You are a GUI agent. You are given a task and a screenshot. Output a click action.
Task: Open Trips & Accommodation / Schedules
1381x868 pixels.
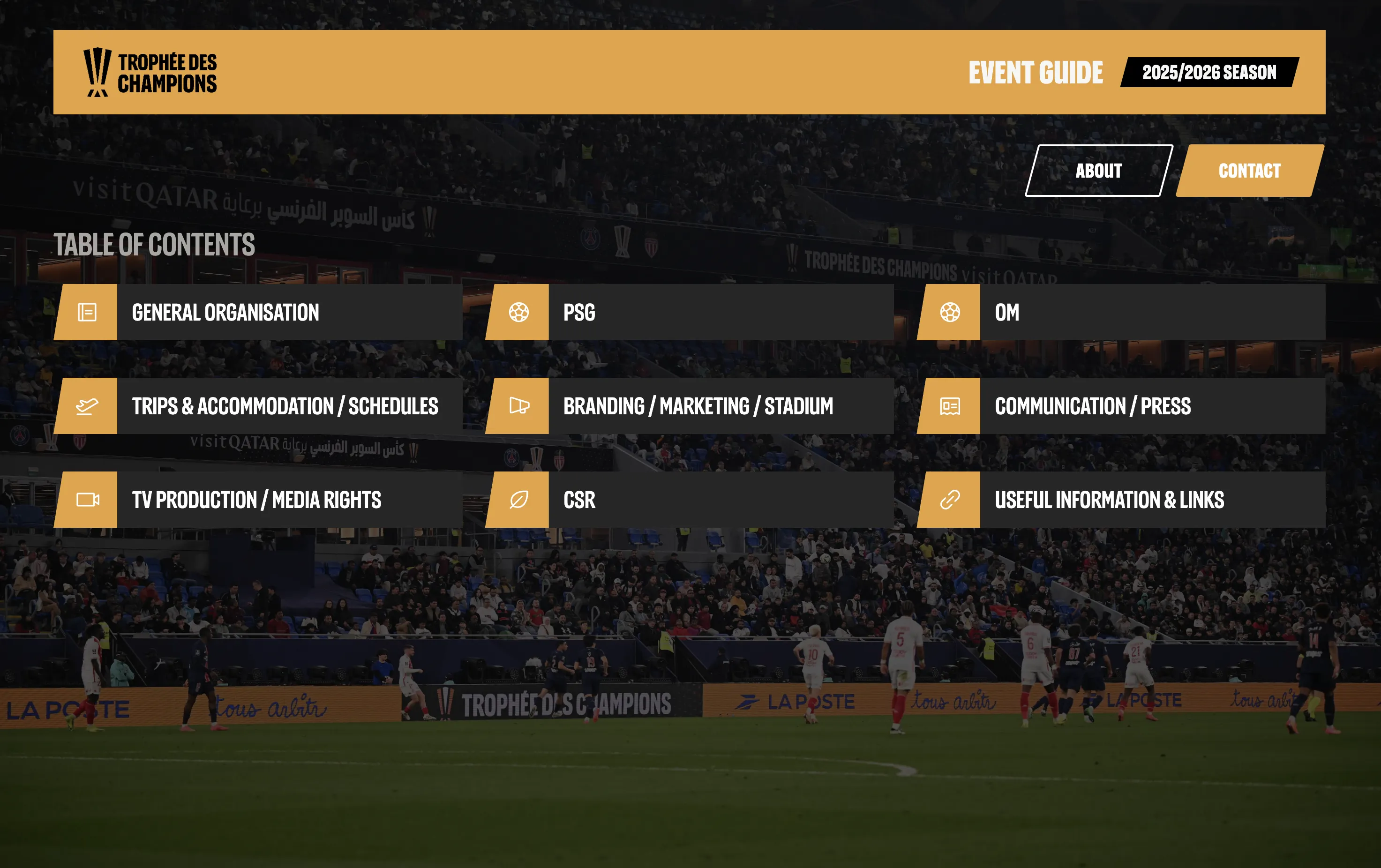click(258, 406)
